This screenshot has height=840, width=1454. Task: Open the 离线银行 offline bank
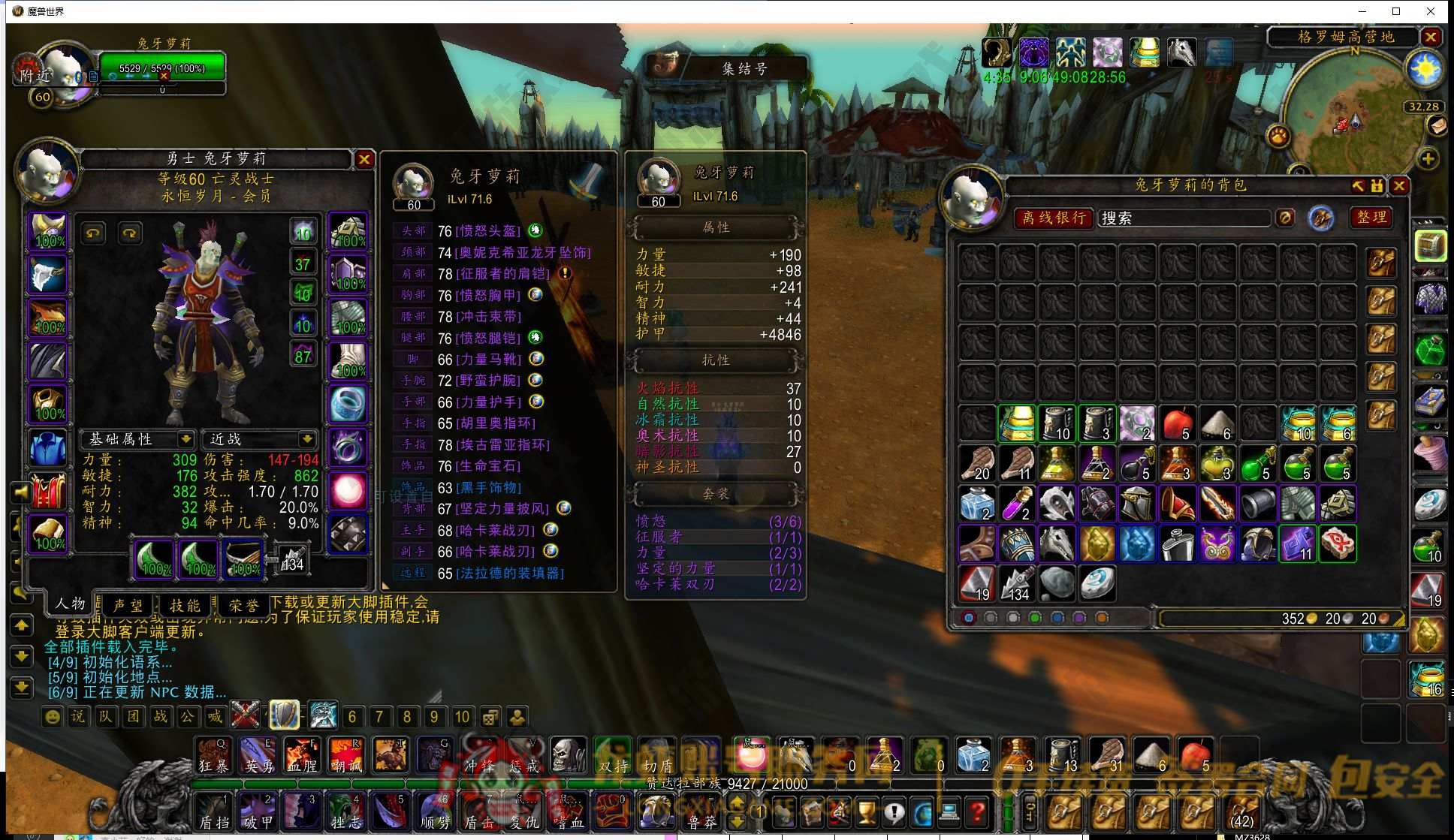point(1054,218)
